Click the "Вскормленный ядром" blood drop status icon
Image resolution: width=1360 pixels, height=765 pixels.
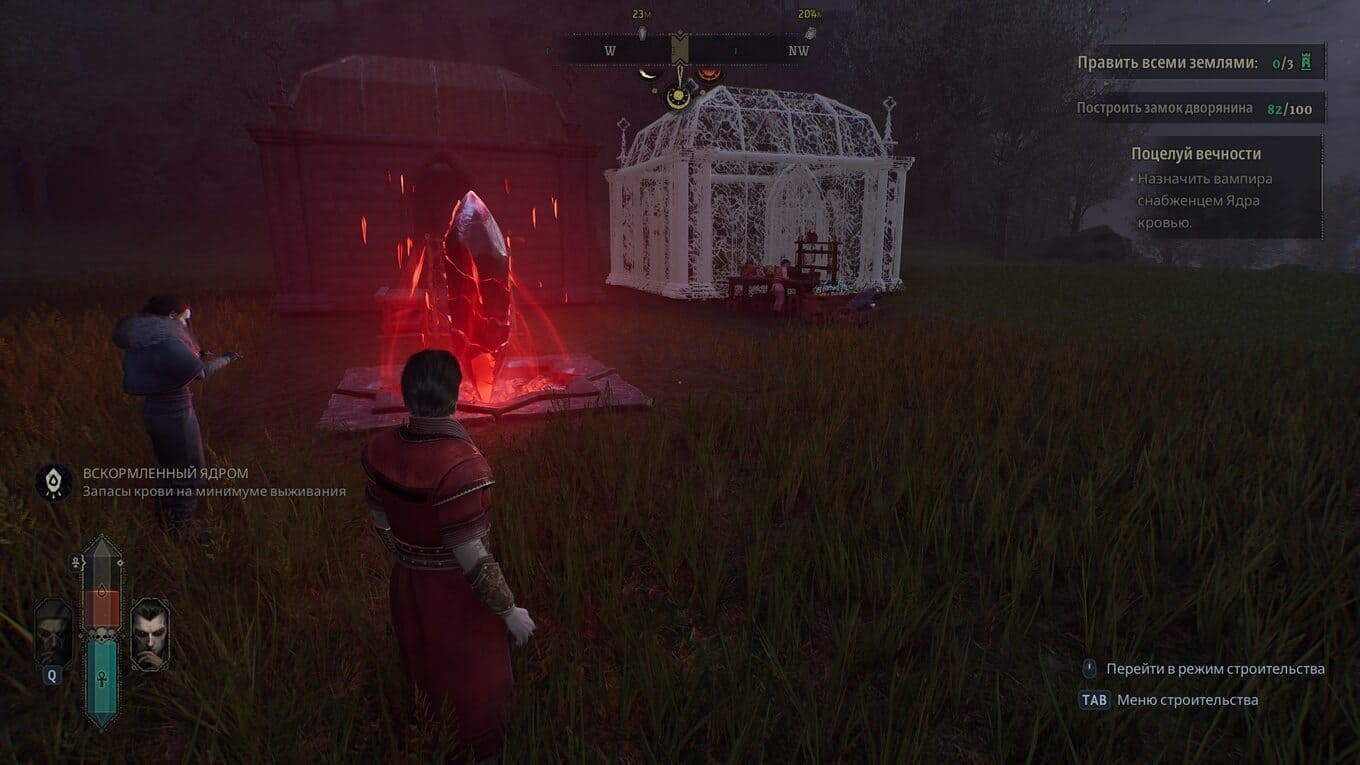53,482
